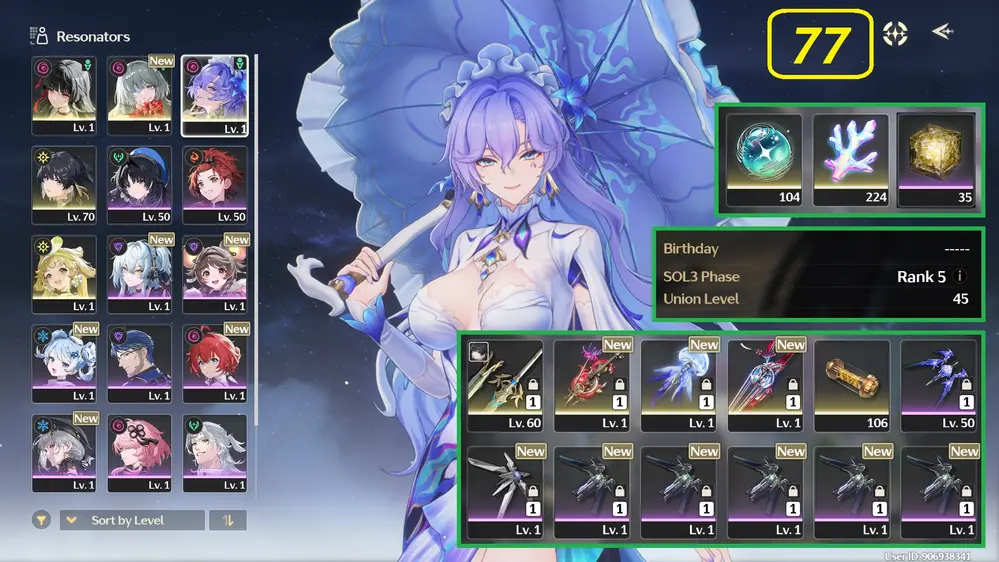Viewport: 999px width, 562px height.
Task: Select the coral item showing 224
Action: point(850,160)
